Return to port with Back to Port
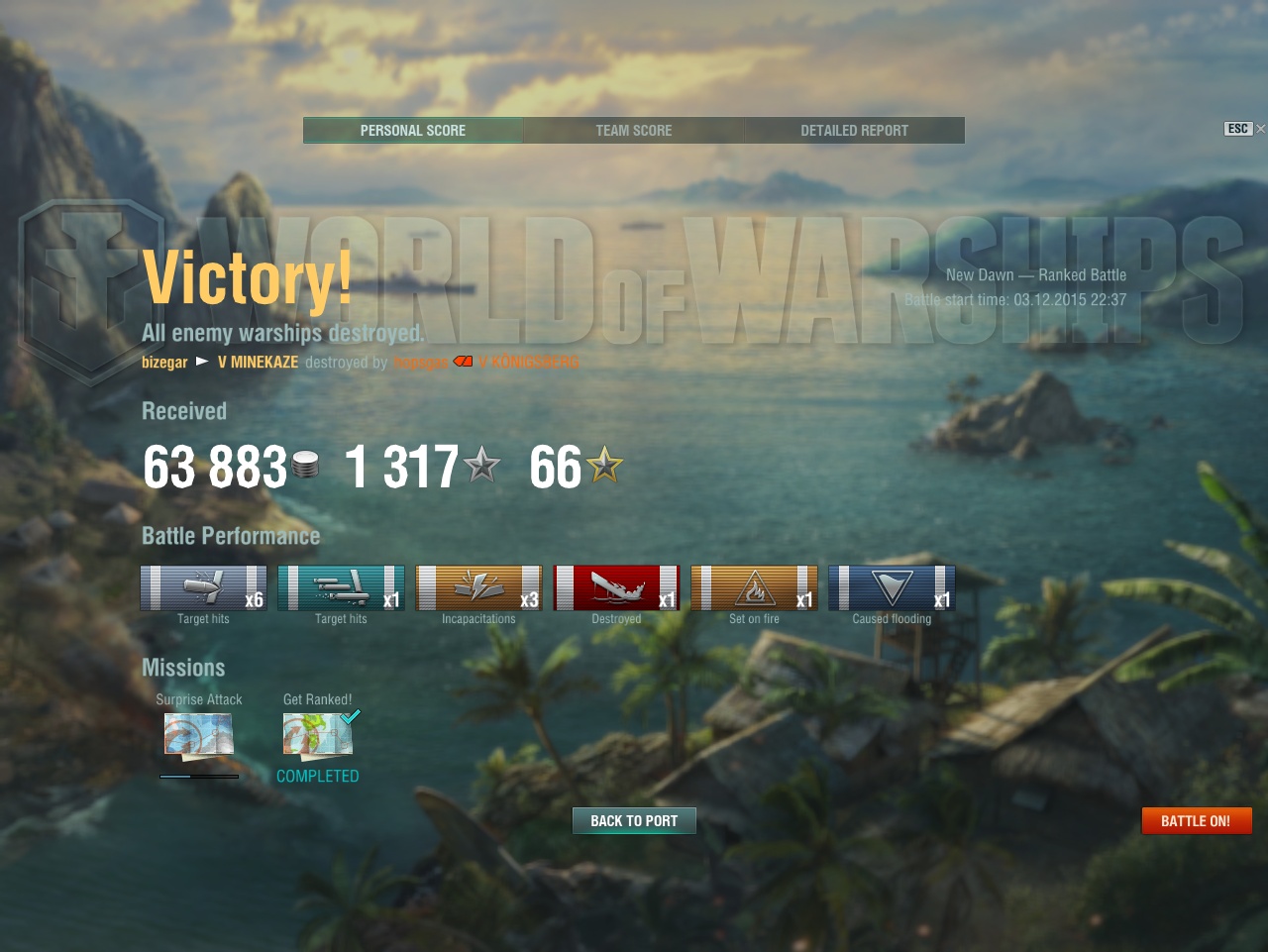The width and height of the screenshot is (1268, 952). tap(634, 820)
